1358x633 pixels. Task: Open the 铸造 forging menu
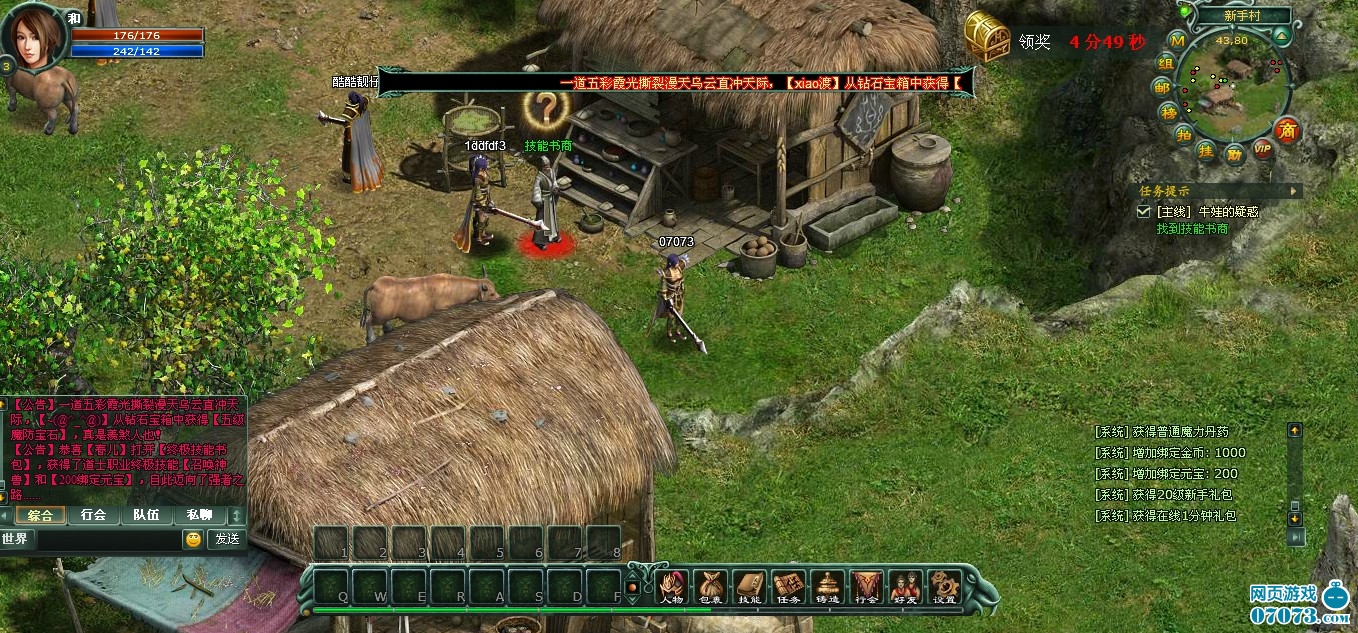[827, 585]
